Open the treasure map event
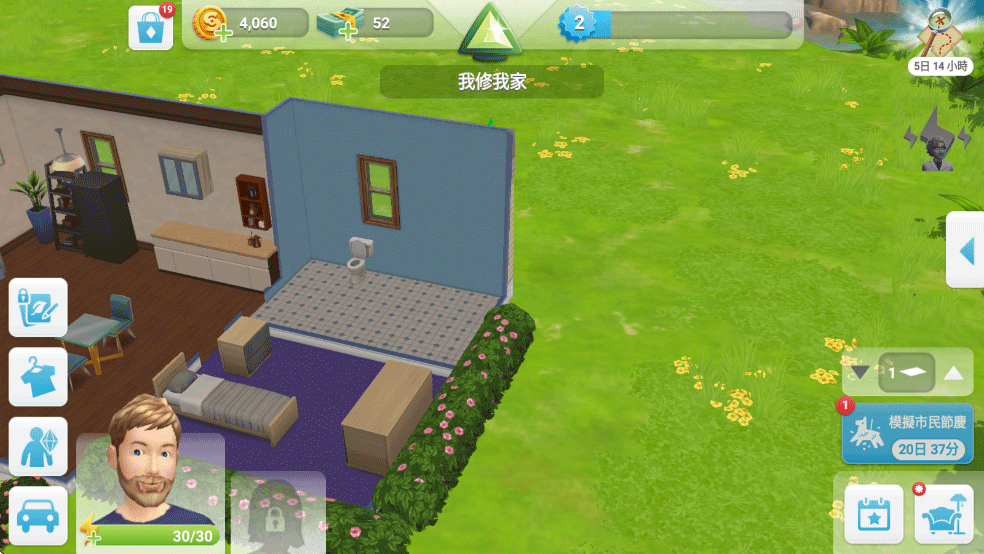The width and height of the screenshot is (984, 554). click(941, 37)
